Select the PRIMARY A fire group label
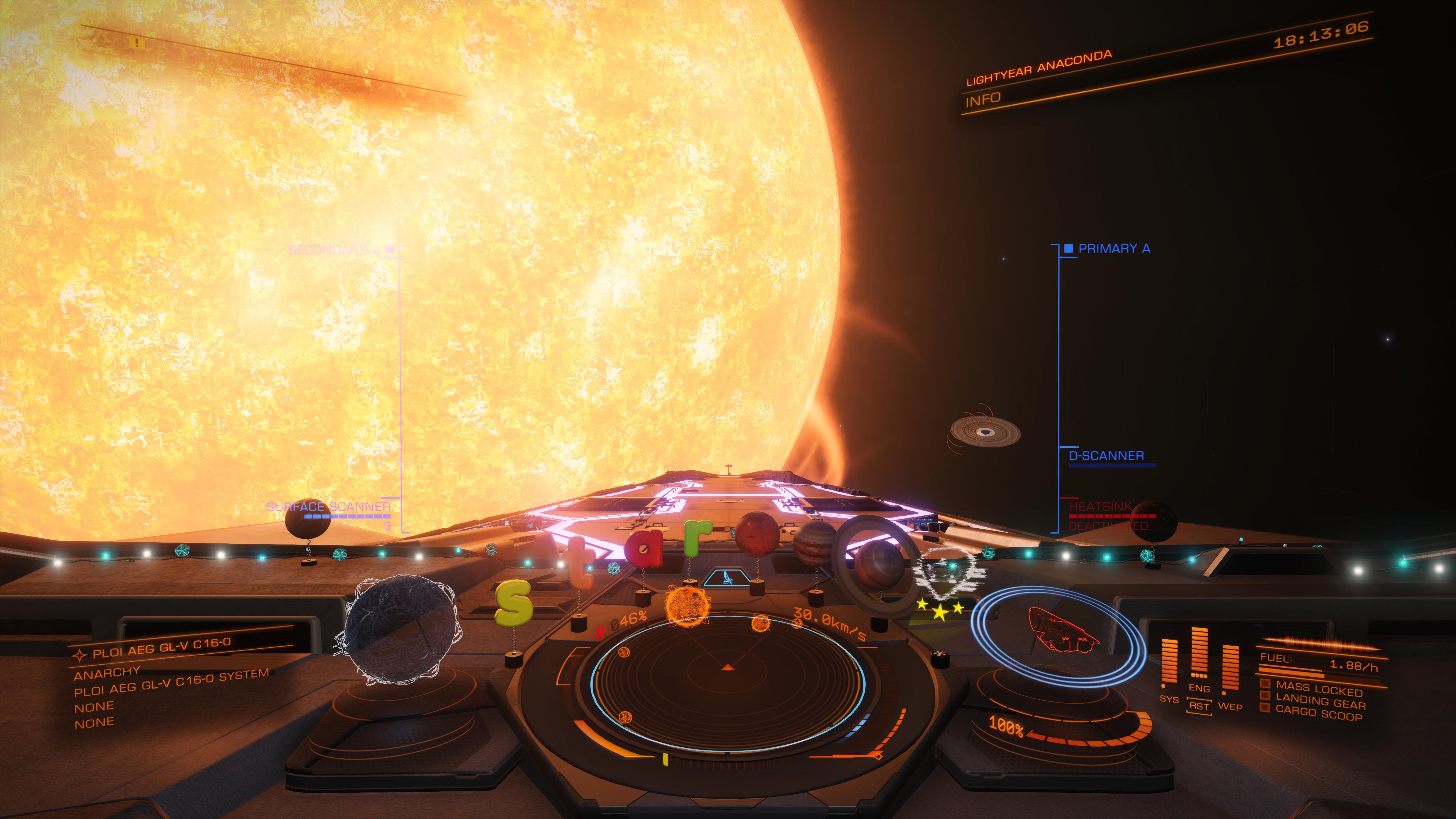Viewport: 1456px width, 819px height. [1114, 249]
